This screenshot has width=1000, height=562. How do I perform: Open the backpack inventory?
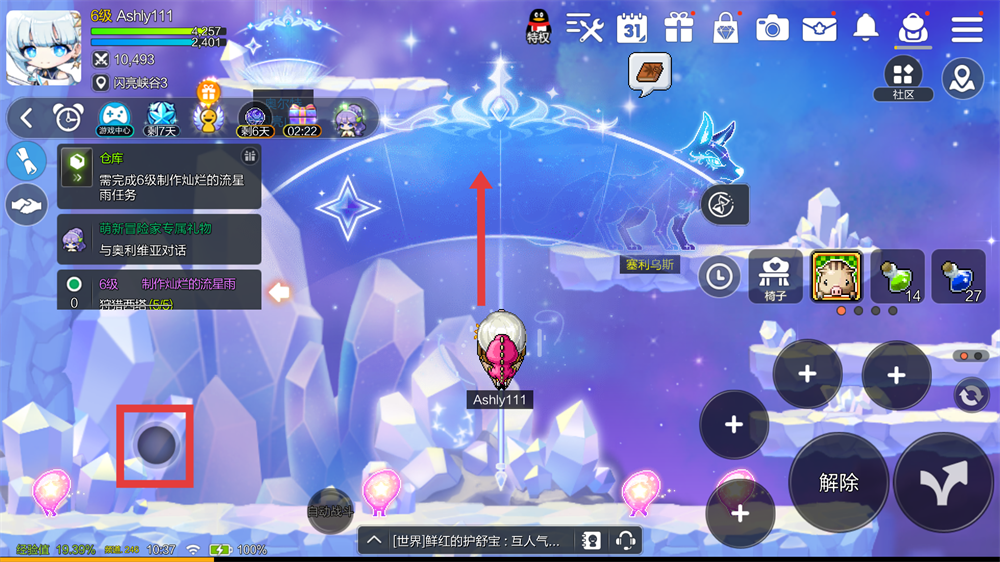[913, 28]
